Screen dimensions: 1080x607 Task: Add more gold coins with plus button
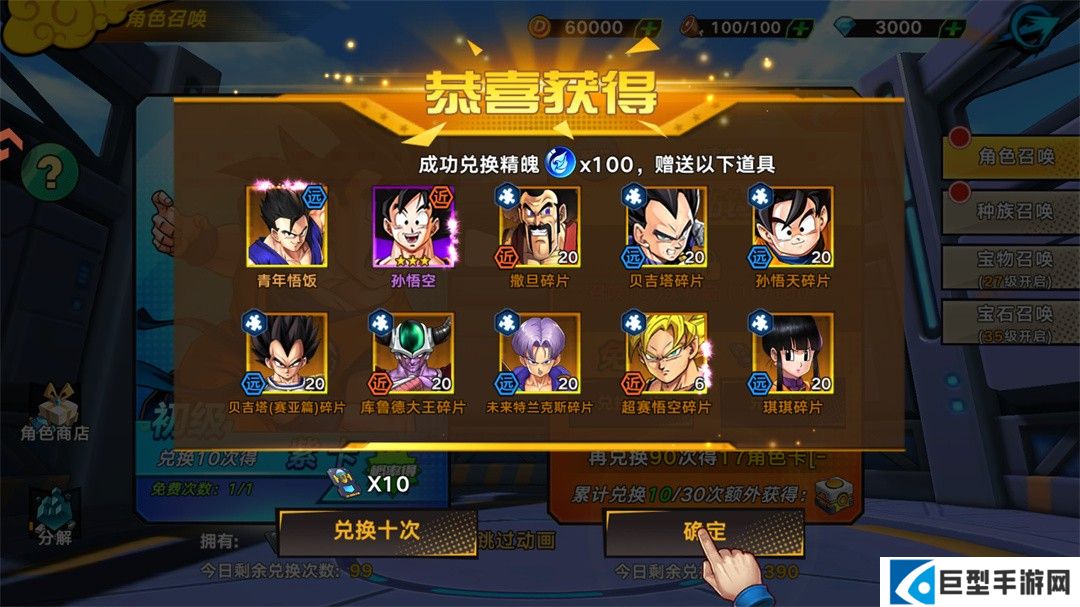click(648, 27)
